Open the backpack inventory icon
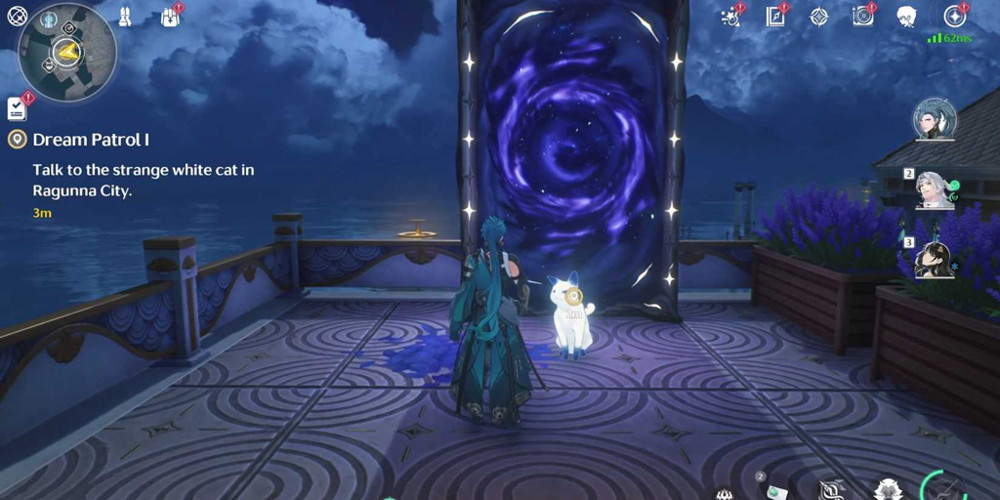Viewport: 1000px width, 500px height. (168, 17)
